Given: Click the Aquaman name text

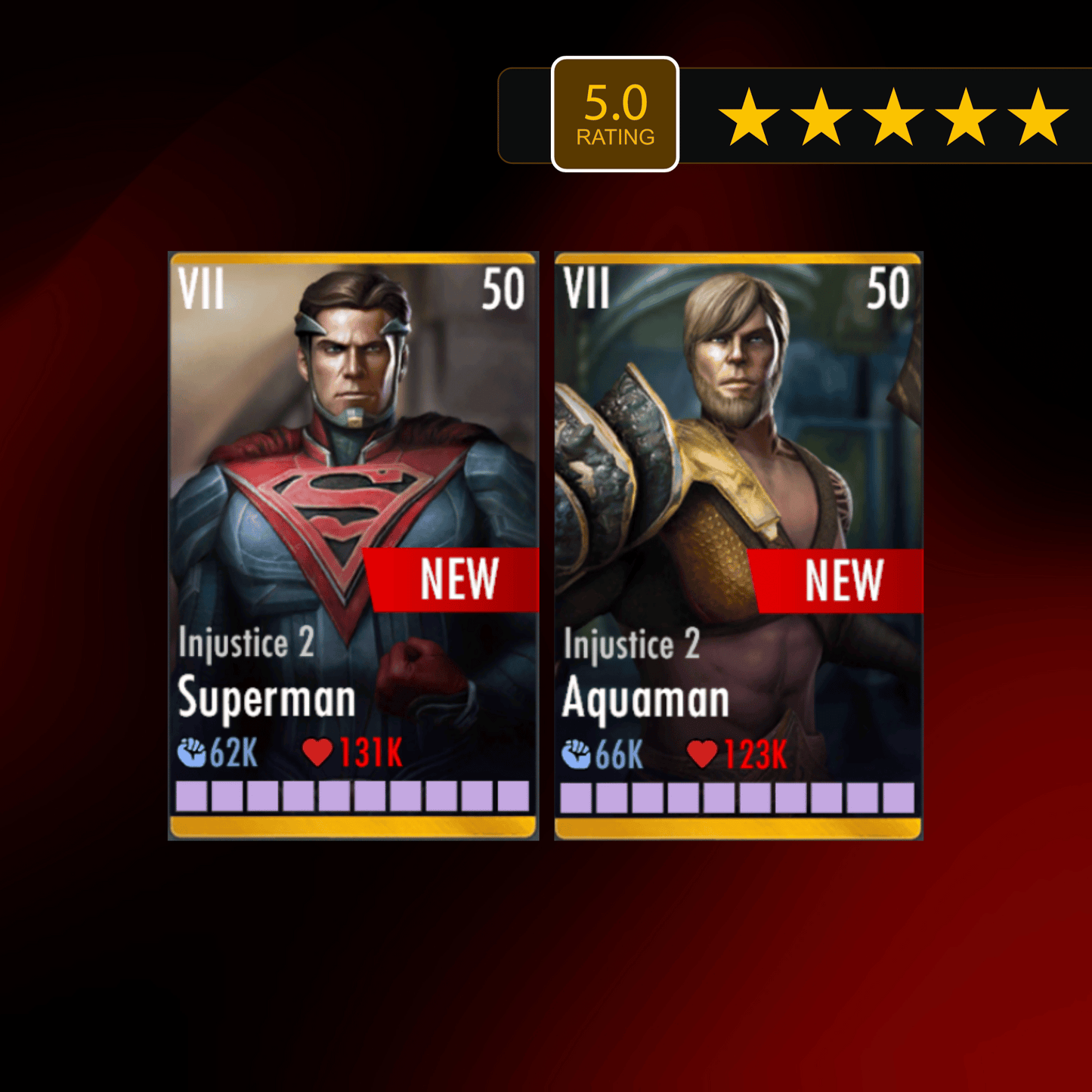Looking at the screenshot, I should coord(646,699).
